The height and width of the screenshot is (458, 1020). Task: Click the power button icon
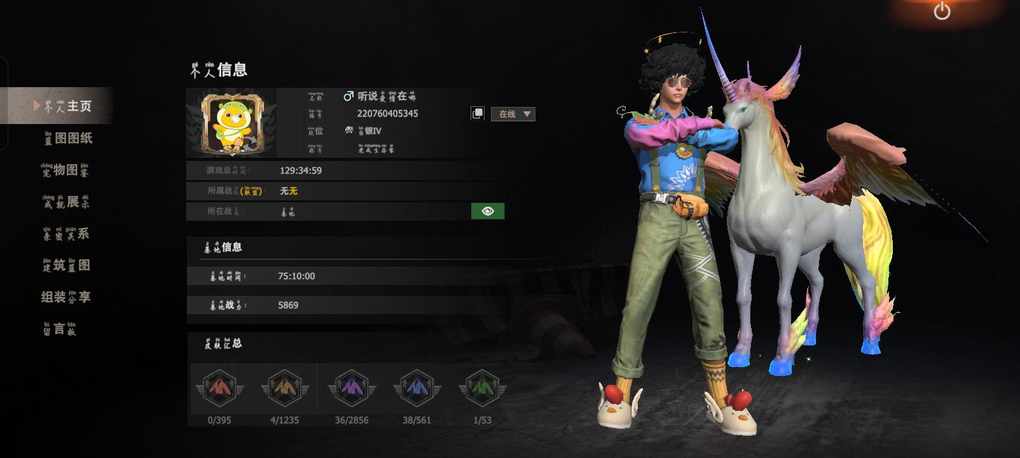(942, 12)
